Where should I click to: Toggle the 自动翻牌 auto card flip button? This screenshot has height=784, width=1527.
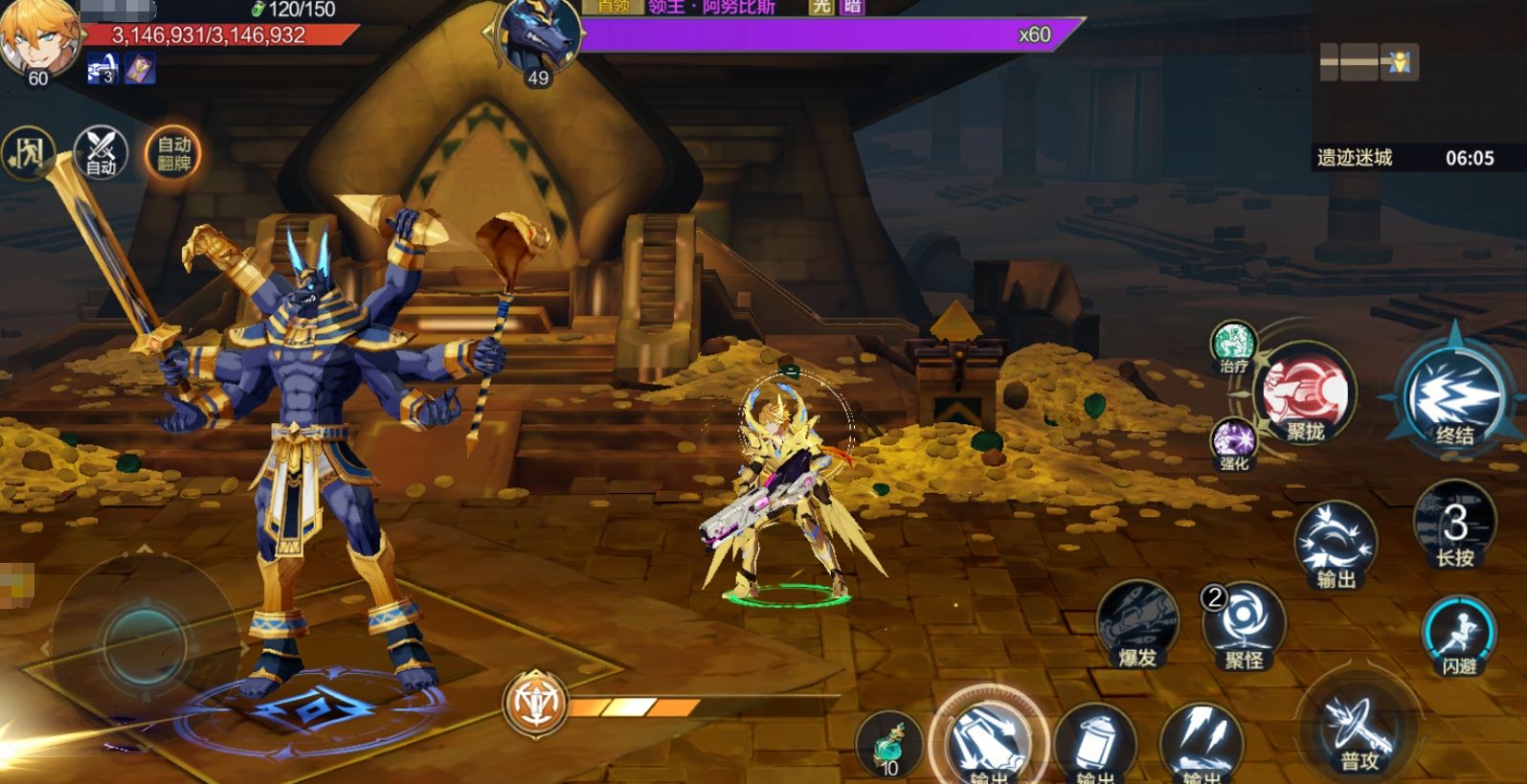pyautogui.click(x=173, y=153)
